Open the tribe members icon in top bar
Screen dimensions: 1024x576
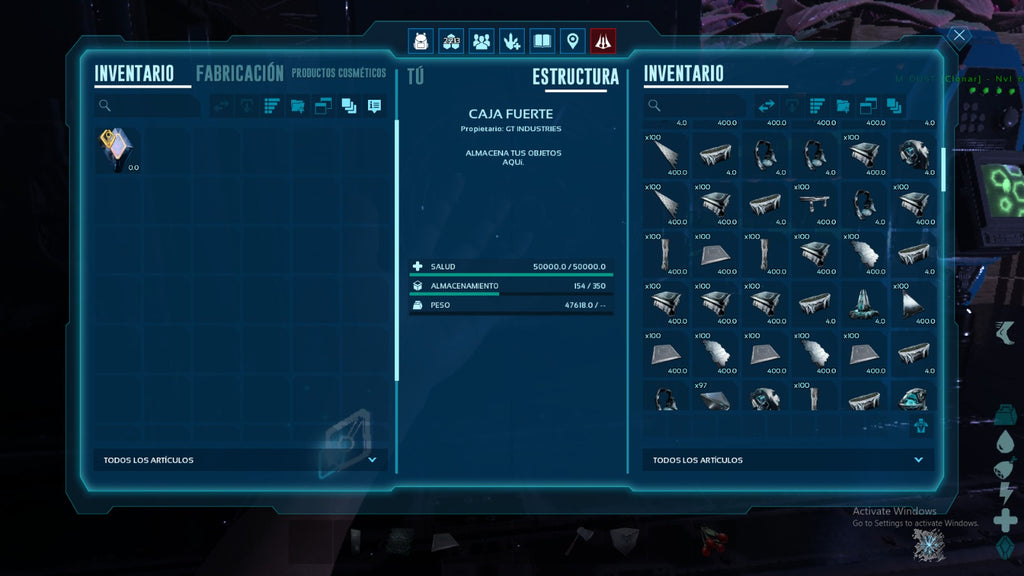tap(481, 41)
